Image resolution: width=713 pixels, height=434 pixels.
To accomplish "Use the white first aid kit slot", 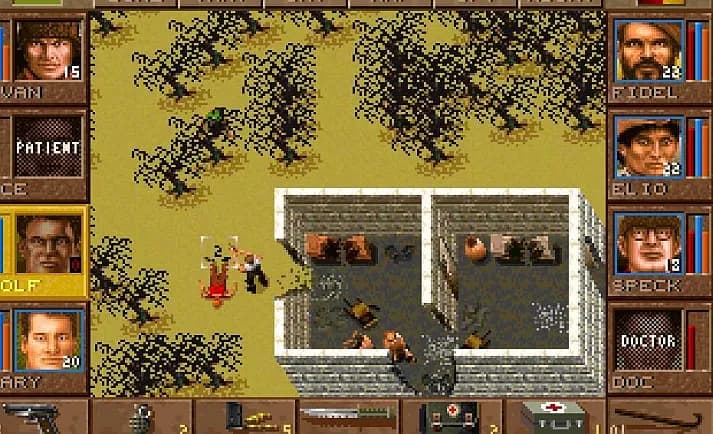I will (x=558, y=417).
